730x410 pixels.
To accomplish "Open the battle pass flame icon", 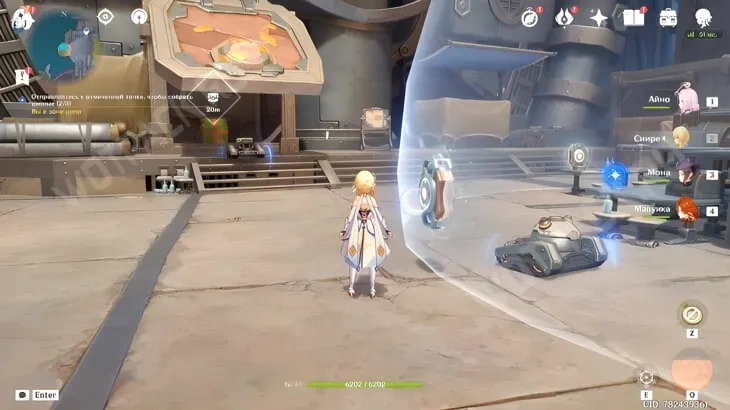I will pyautogui.click(x=565, y=17).
